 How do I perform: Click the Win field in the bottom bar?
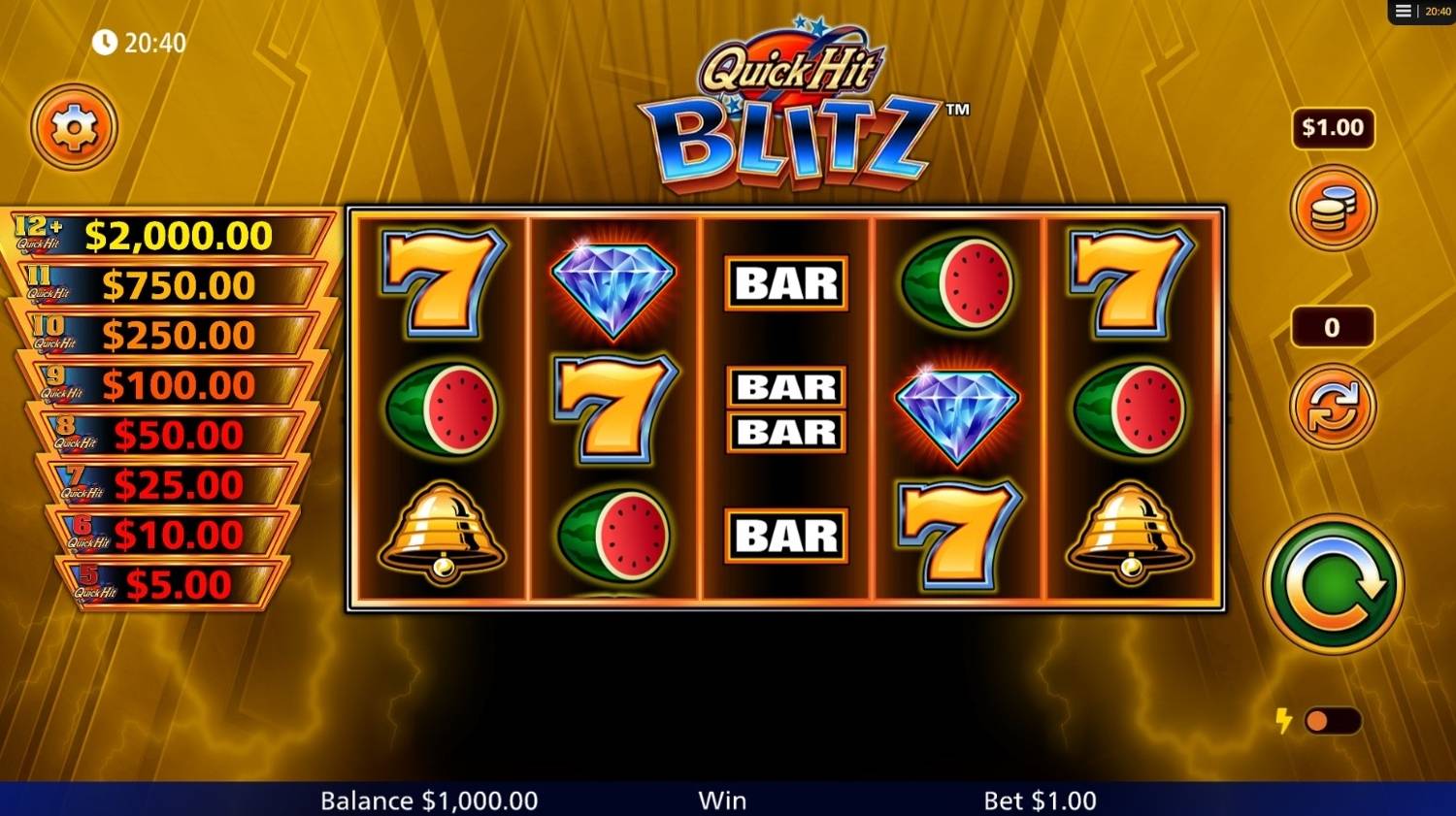[x=723, y=800]
